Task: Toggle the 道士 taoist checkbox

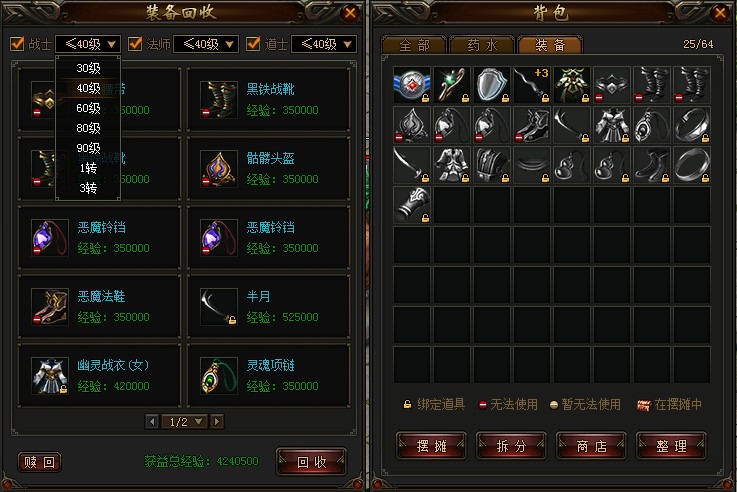Action: click(x=253, y=44)
